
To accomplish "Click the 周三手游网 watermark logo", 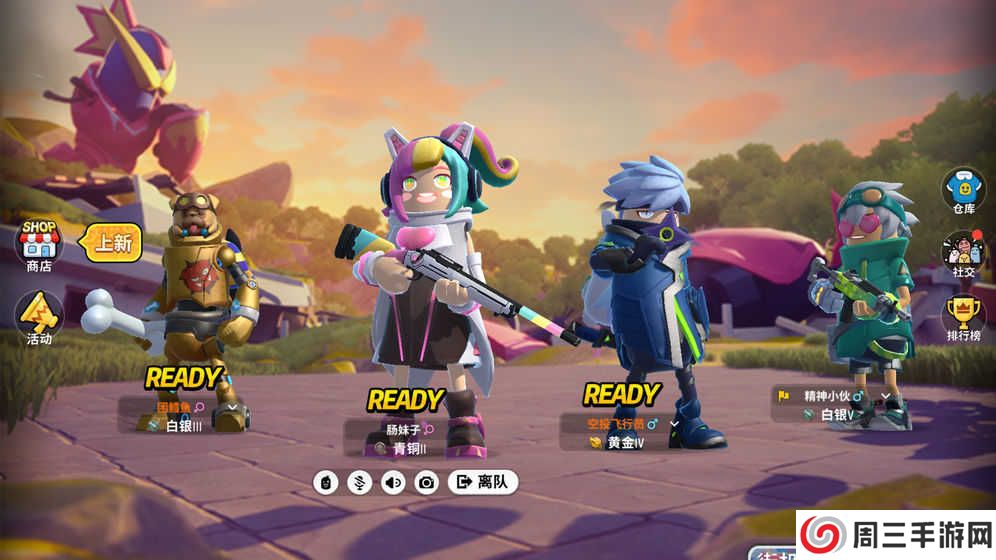I will click(895, 534).
